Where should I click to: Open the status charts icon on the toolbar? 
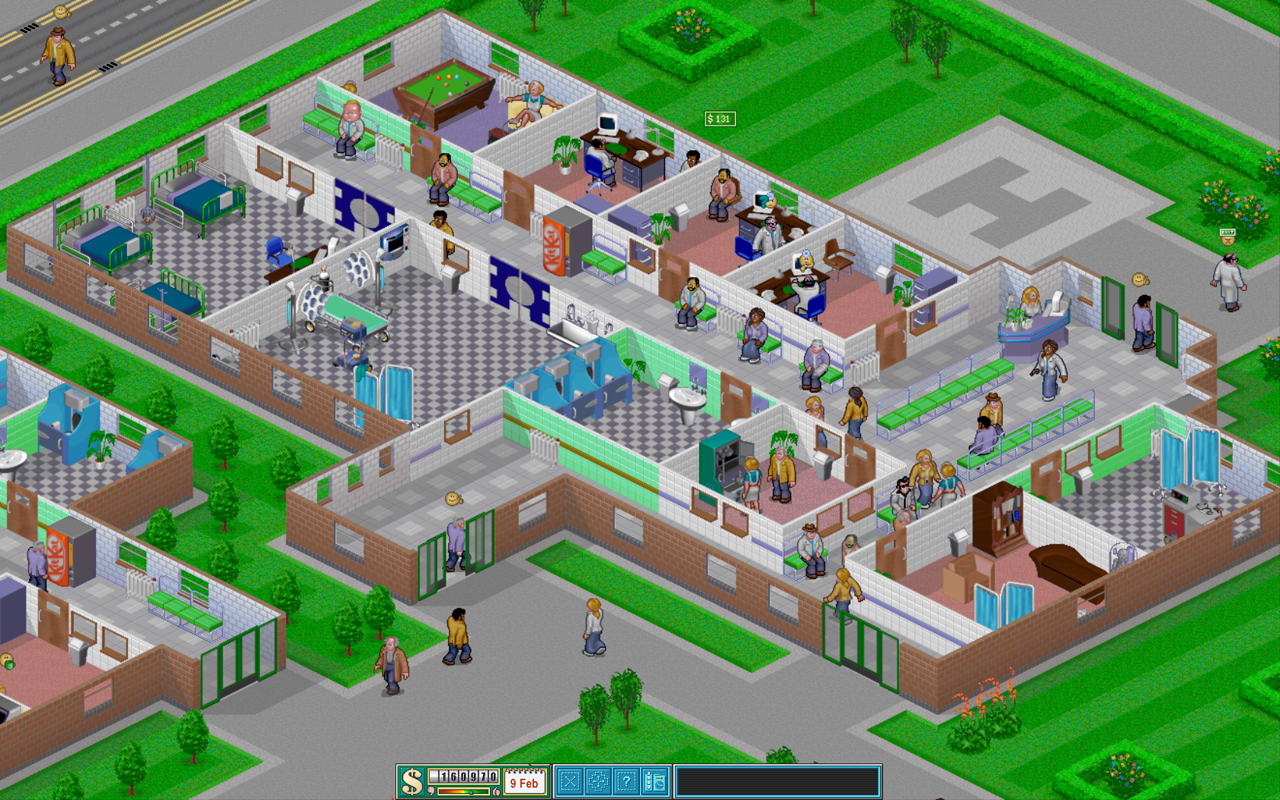point(653,783)
